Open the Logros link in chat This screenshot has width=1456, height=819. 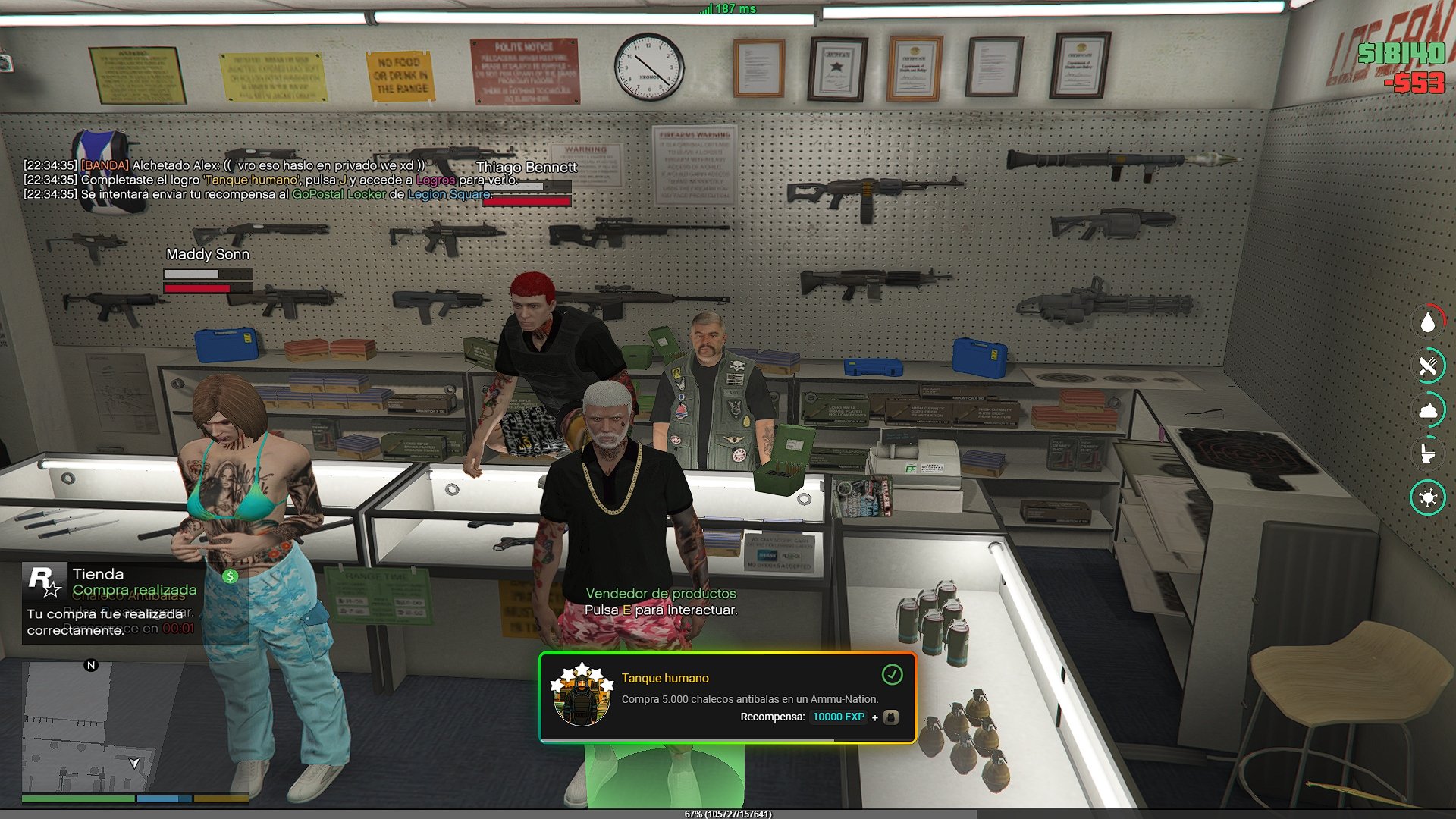[435, 180]
